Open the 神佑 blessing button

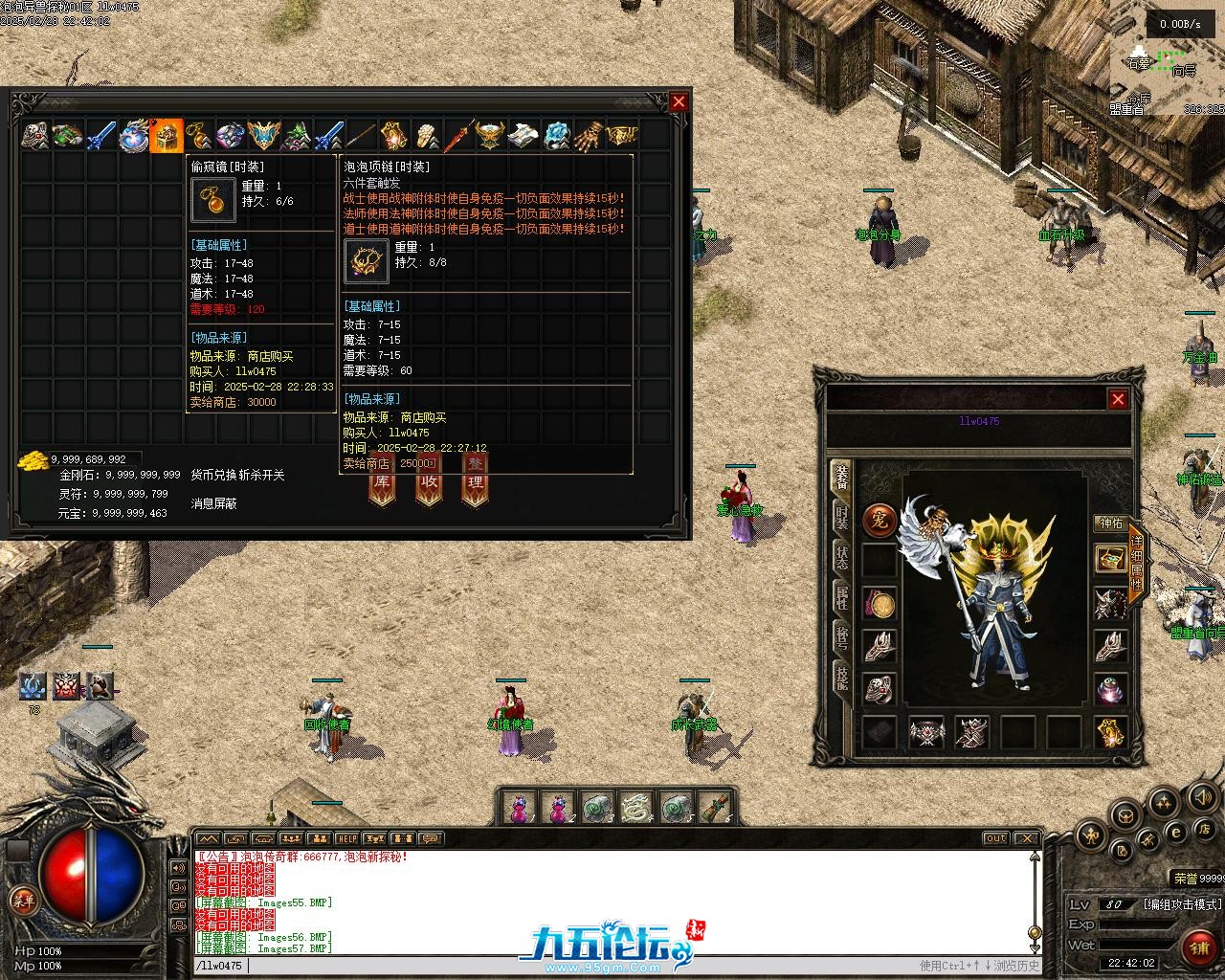coord(1111,523)
